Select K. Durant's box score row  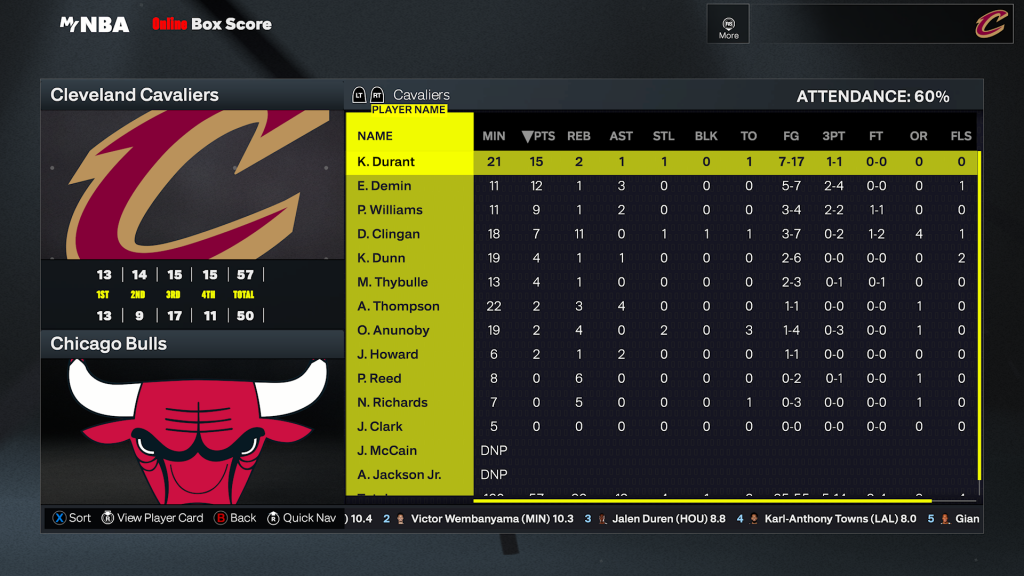pyautogui.click(x=386, y=162)
